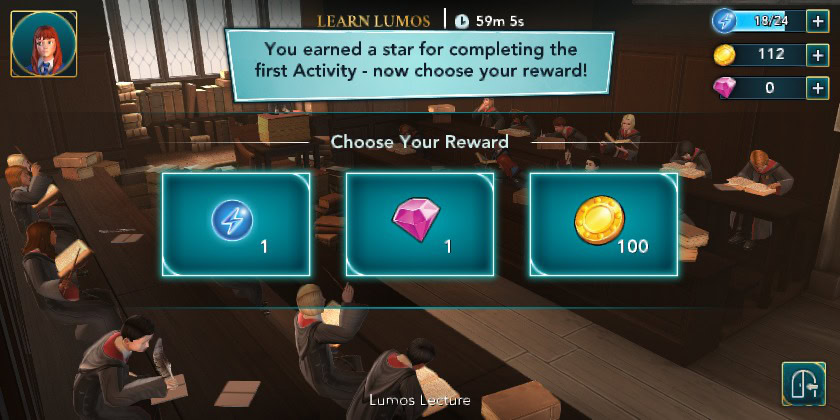Pick the 100 gold coins reward

(603, 224)
